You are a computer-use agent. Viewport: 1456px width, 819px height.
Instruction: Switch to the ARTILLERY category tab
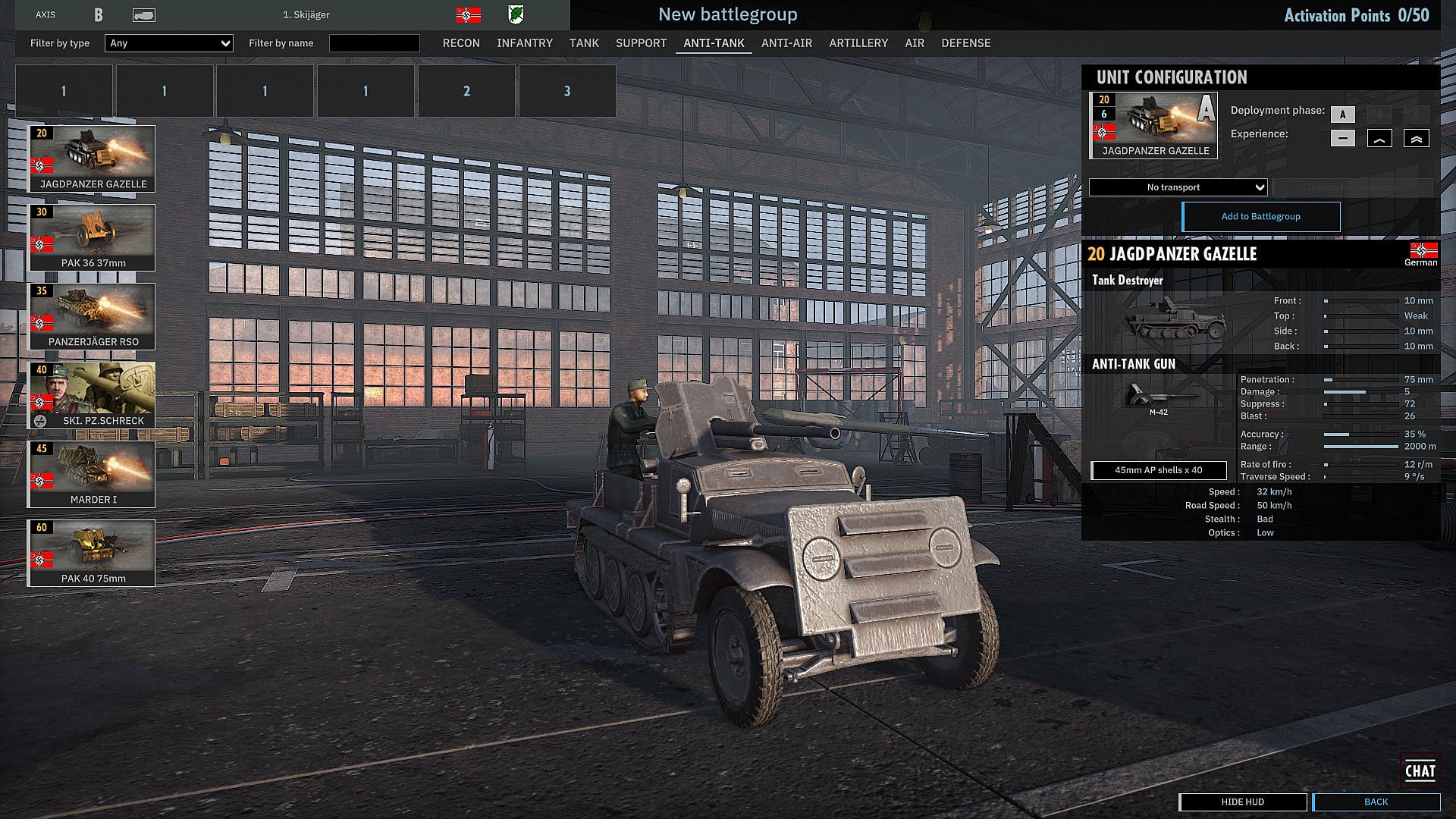pyautogui.click(x=858, y=43)
